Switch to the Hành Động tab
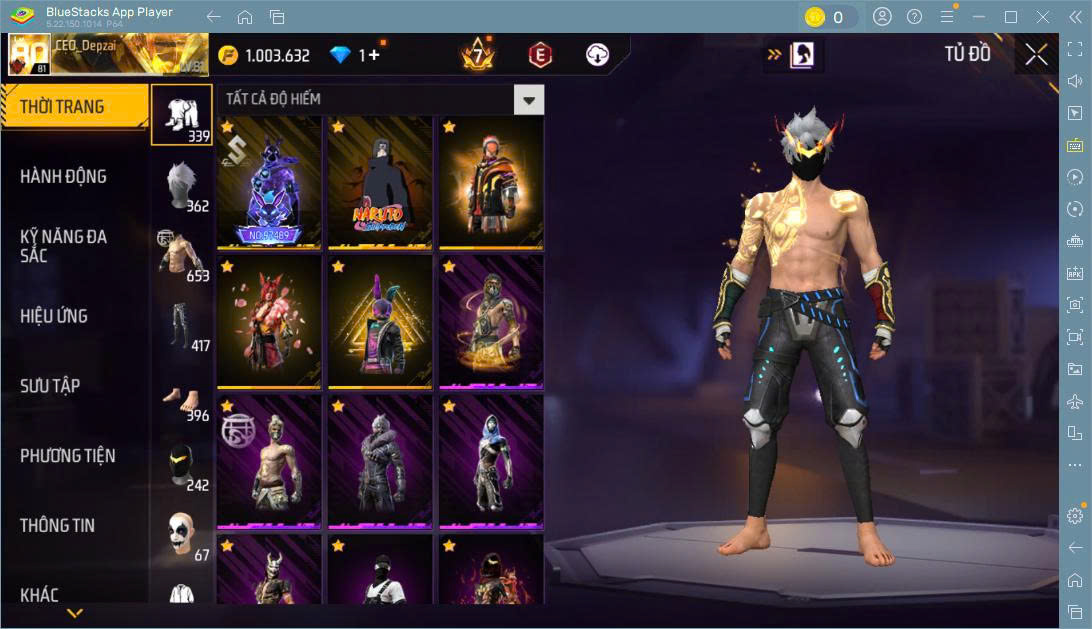 (64, 177)
